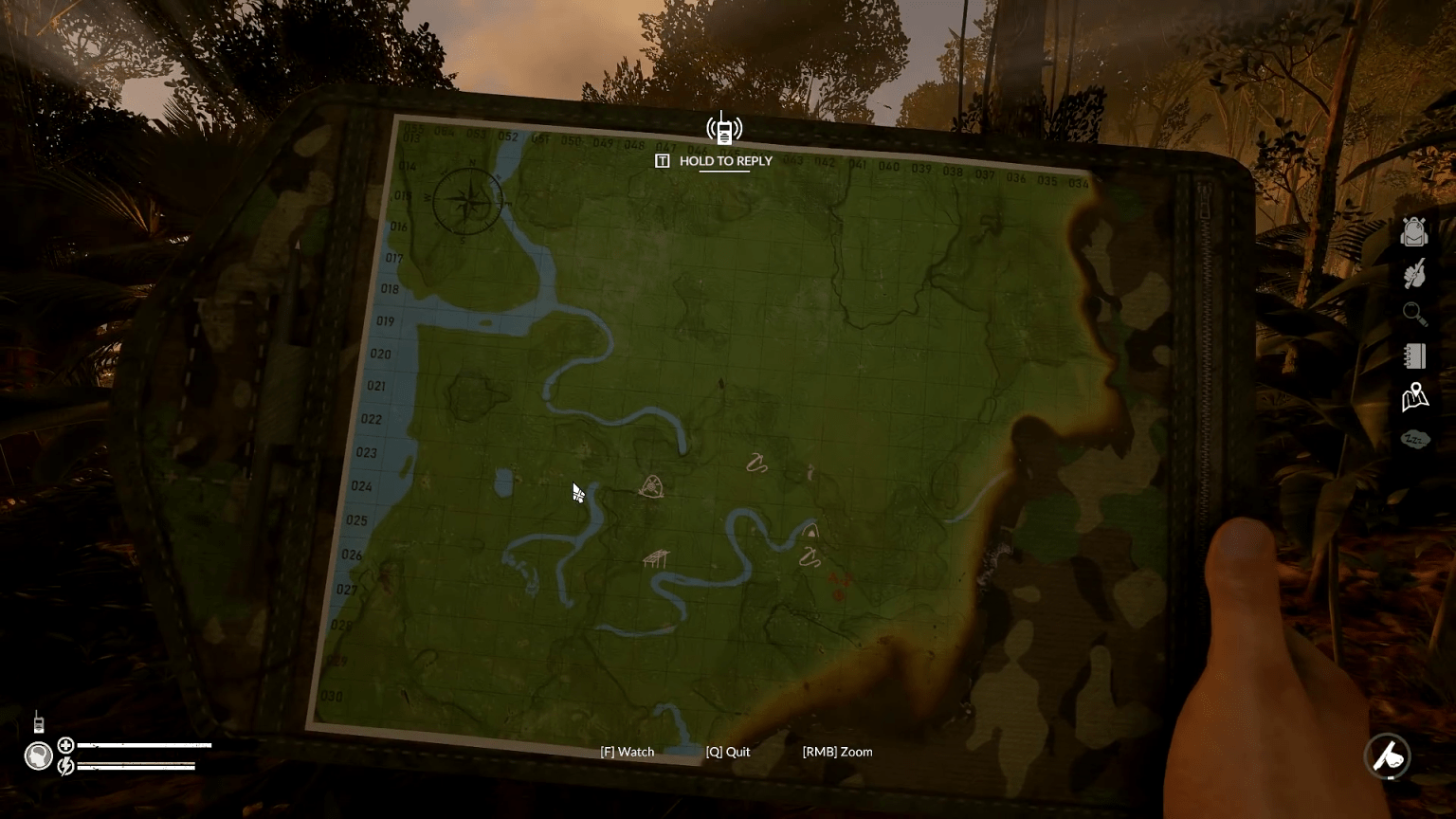Click the paw emblem in the bottom-right corner

coord(1388,757)
